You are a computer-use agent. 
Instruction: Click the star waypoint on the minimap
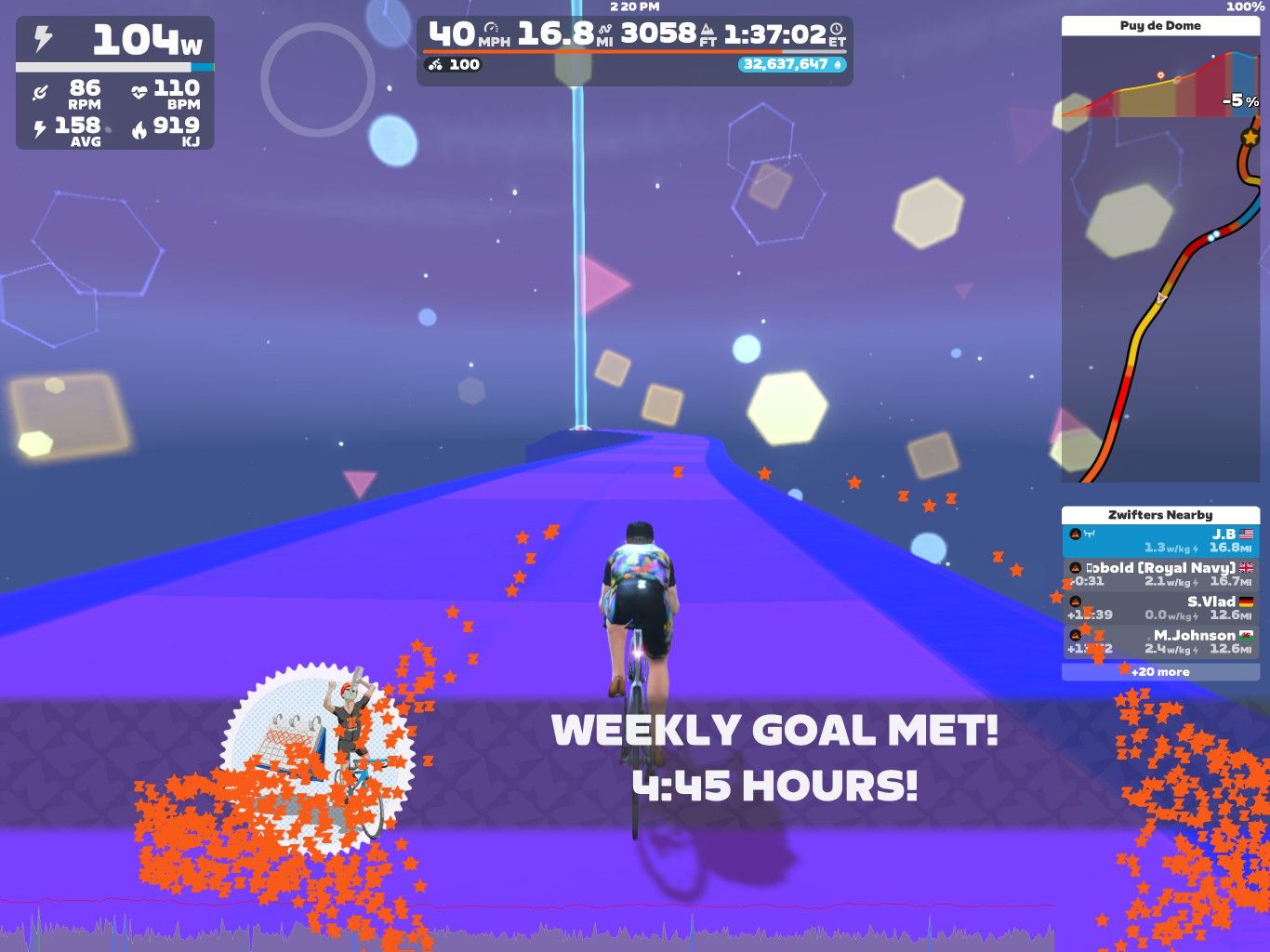click(1250, 137)
